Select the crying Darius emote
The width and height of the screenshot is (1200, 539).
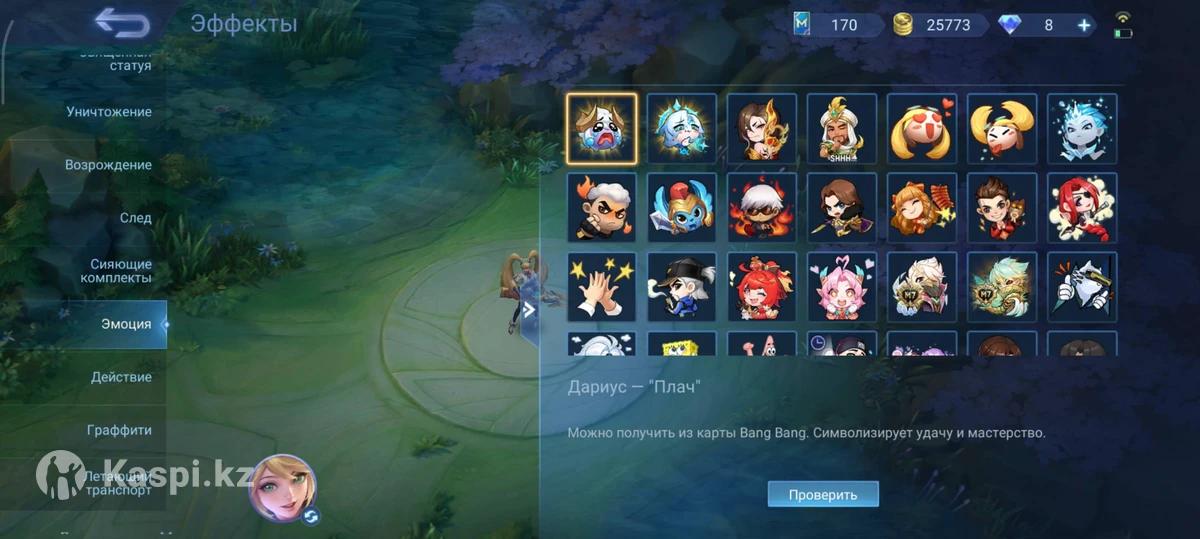click(602, 128)
